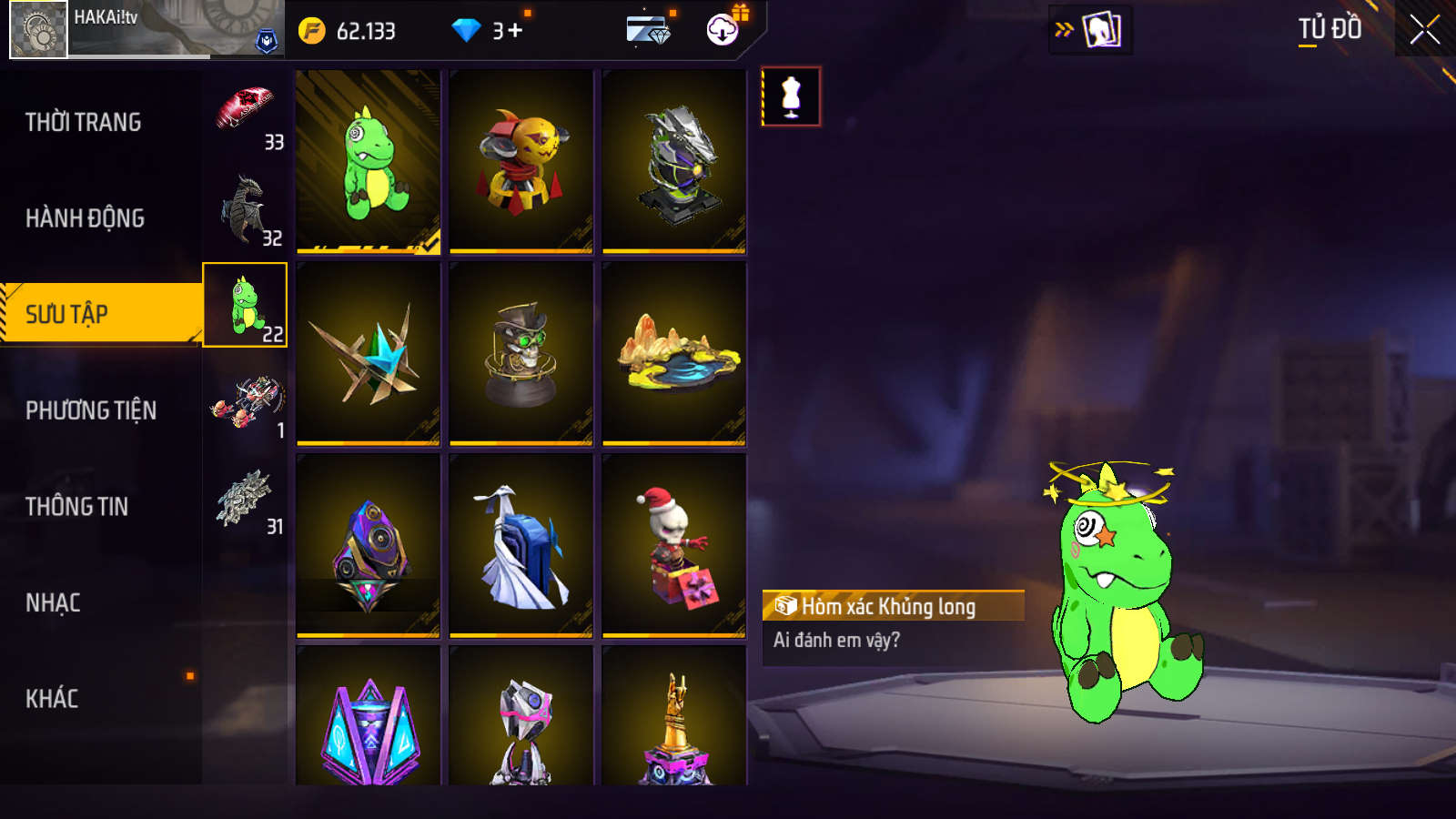Choose the Santa-hat skeleton loot box

pos(674,545)
